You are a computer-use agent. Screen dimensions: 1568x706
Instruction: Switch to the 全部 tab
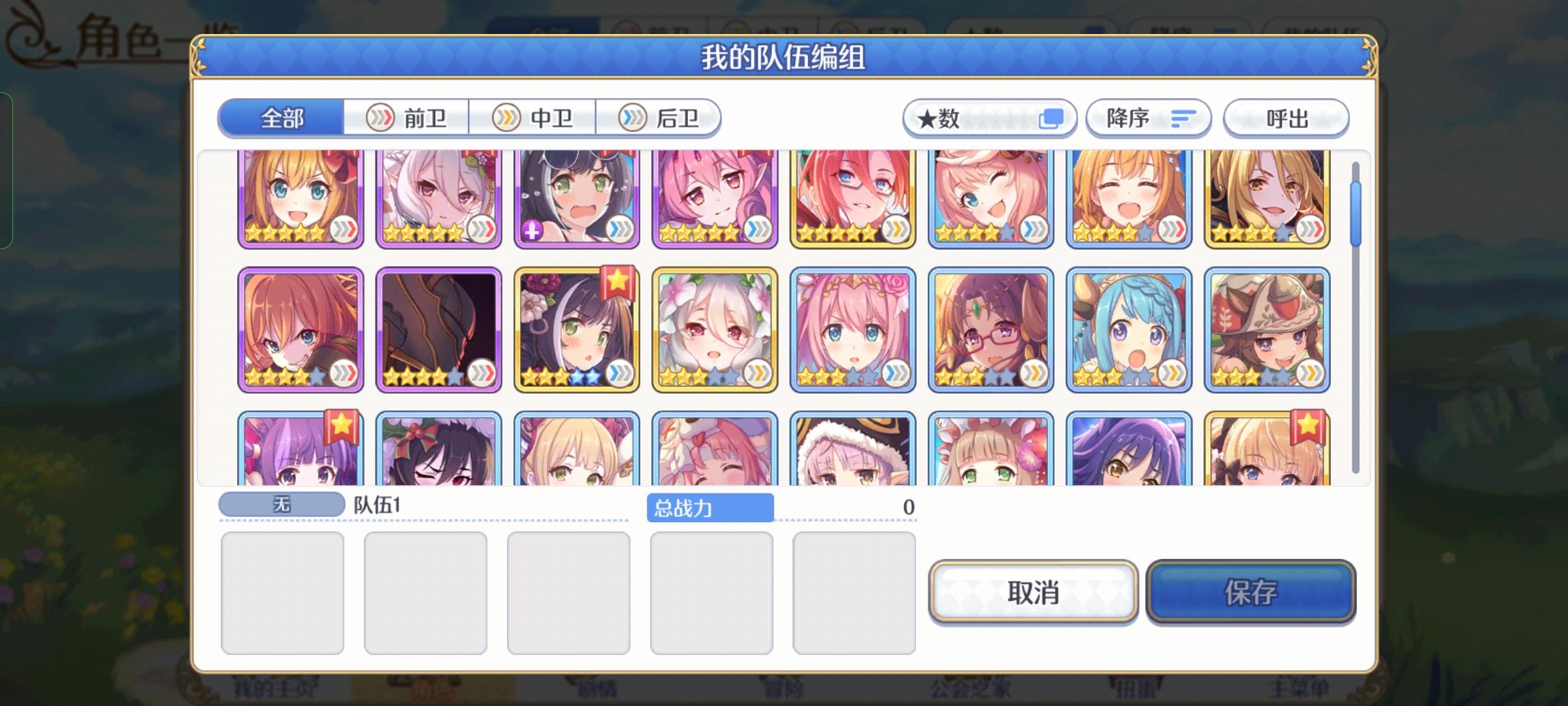(281, 118)
